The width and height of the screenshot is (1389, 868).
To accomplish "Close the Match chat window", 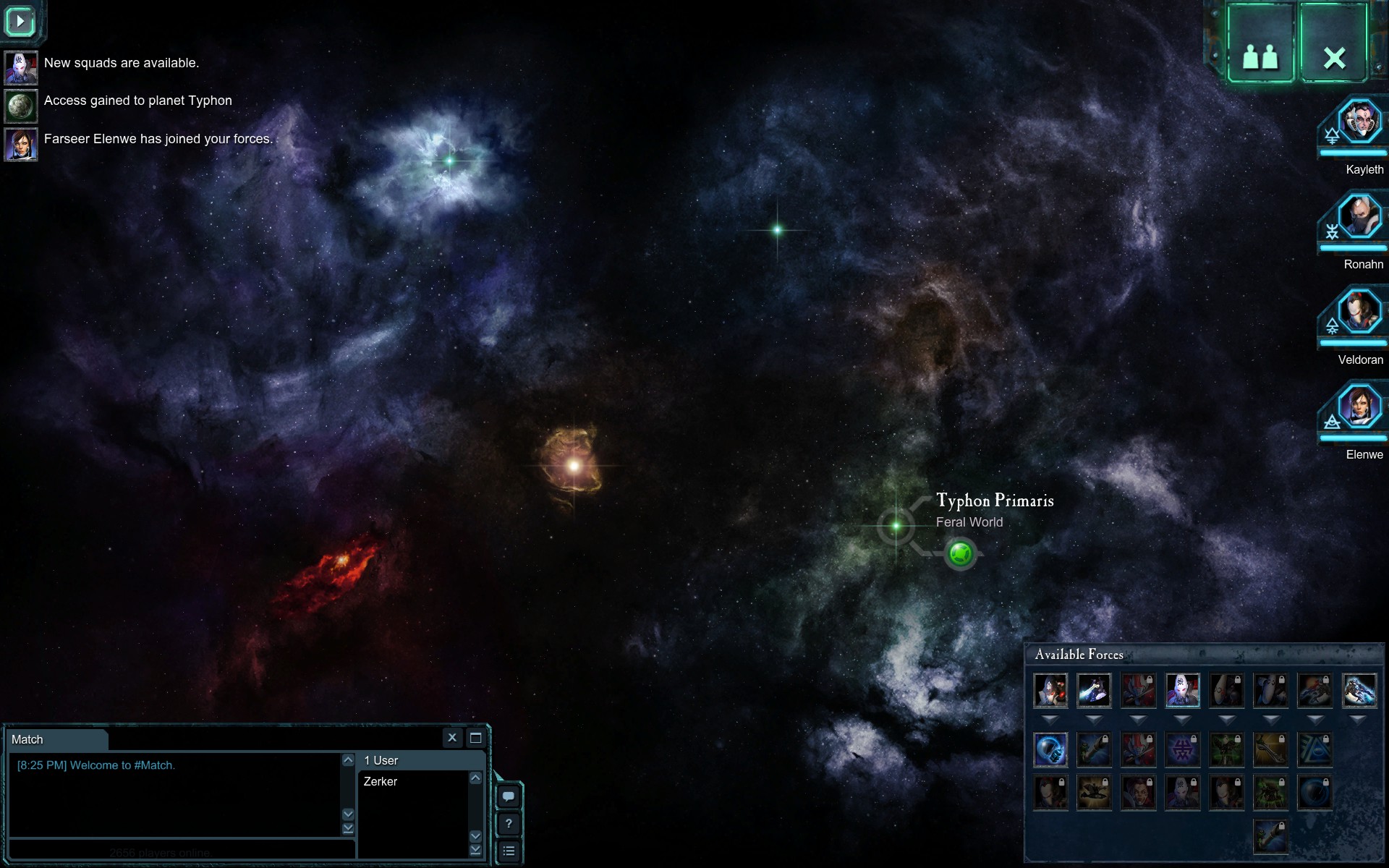I will click(x=452, y=738).
